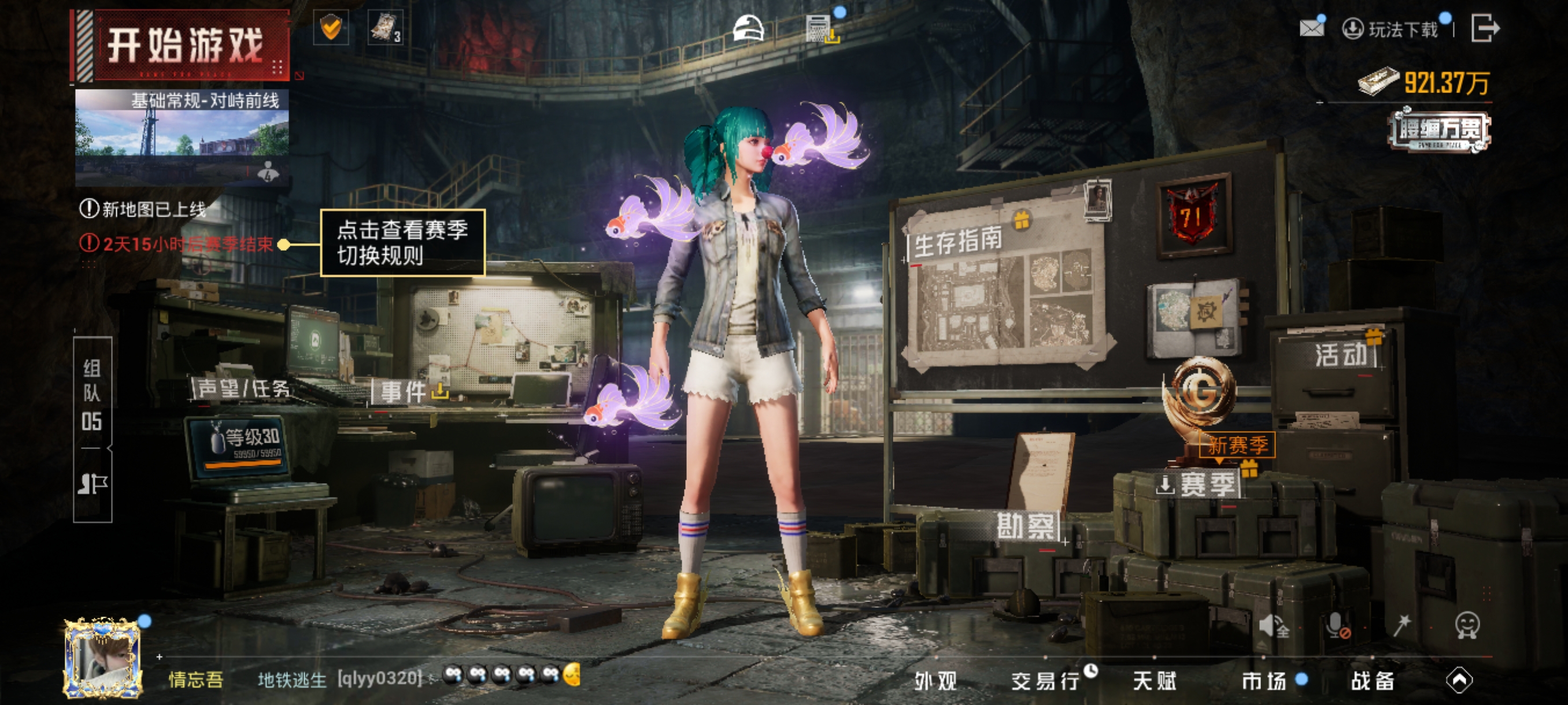View the 921.37万 currency balance

(1426, 83)
